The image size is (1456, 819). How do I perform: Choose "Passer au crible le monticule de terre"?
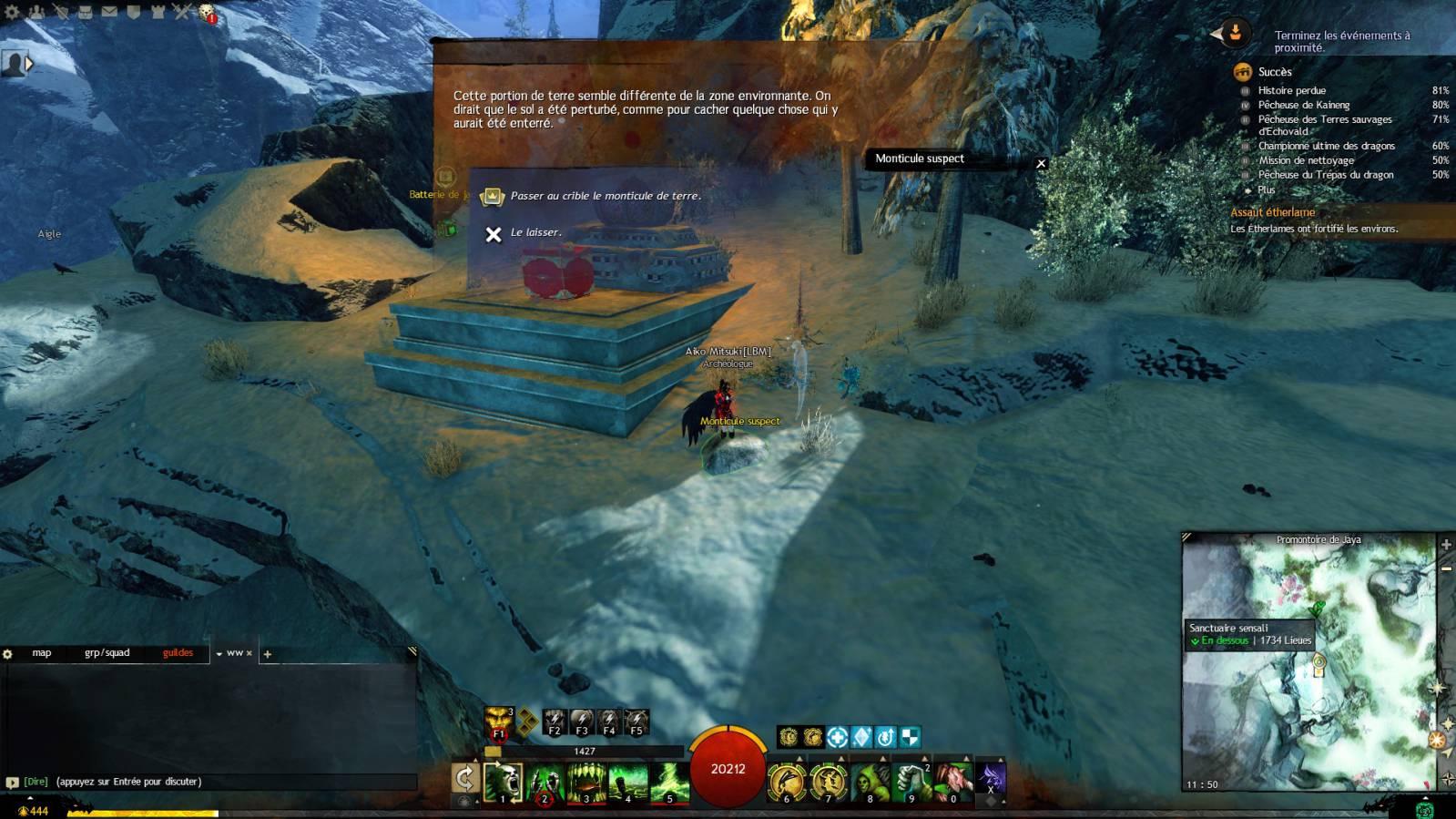click(x=605, y=196)
